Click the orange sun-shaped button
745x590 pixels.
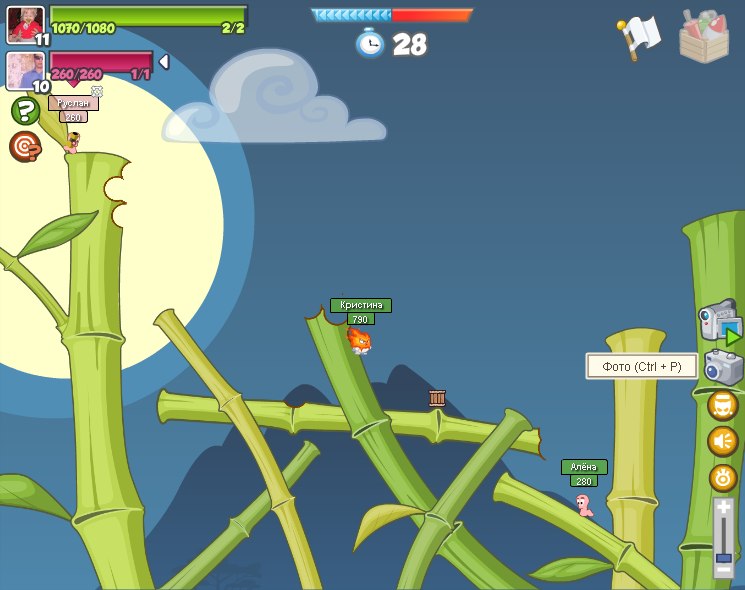(x=722, y=477)
